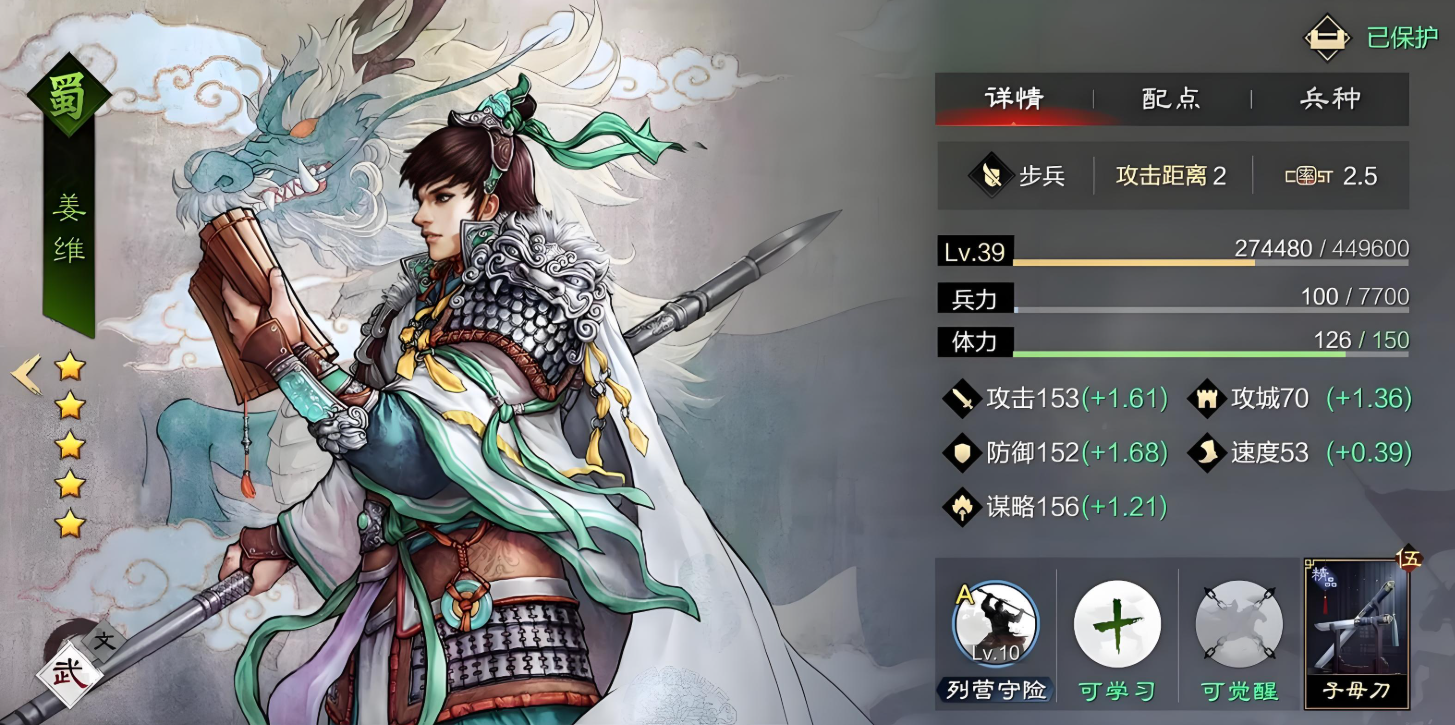
Task: Switch to the 兵种 troop type tab
Action: [x=1330, y=99]
